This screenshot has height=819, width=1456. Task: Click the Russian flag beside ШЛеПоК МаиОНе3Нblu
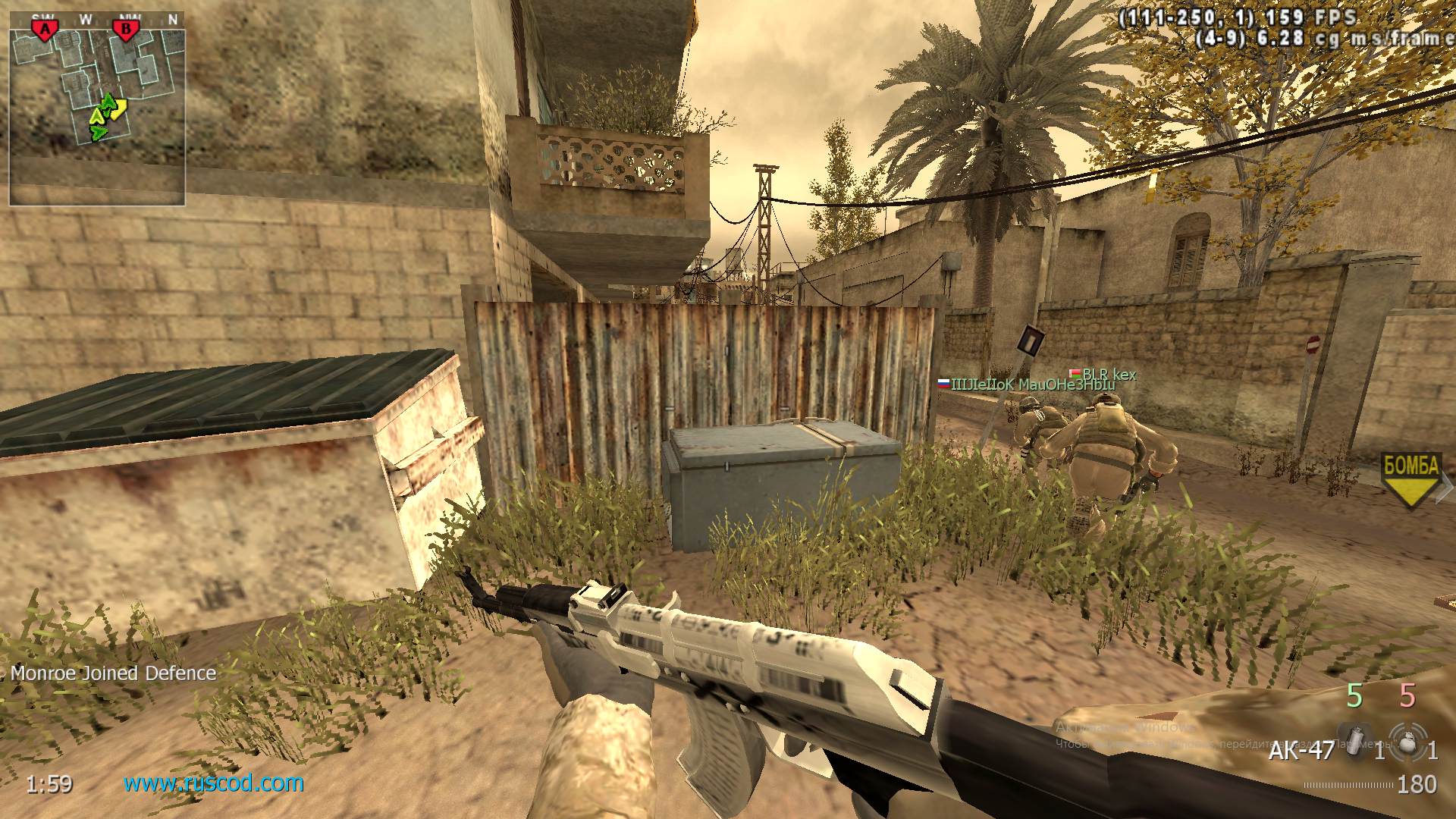(x=943, y=384)
